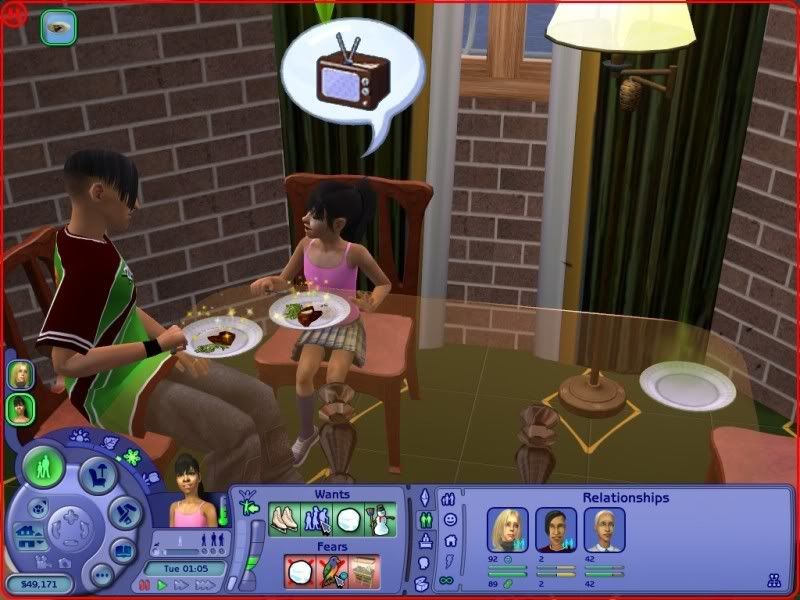
Task: Set game speed to triple fast-forward
Action: click(204, 585)
